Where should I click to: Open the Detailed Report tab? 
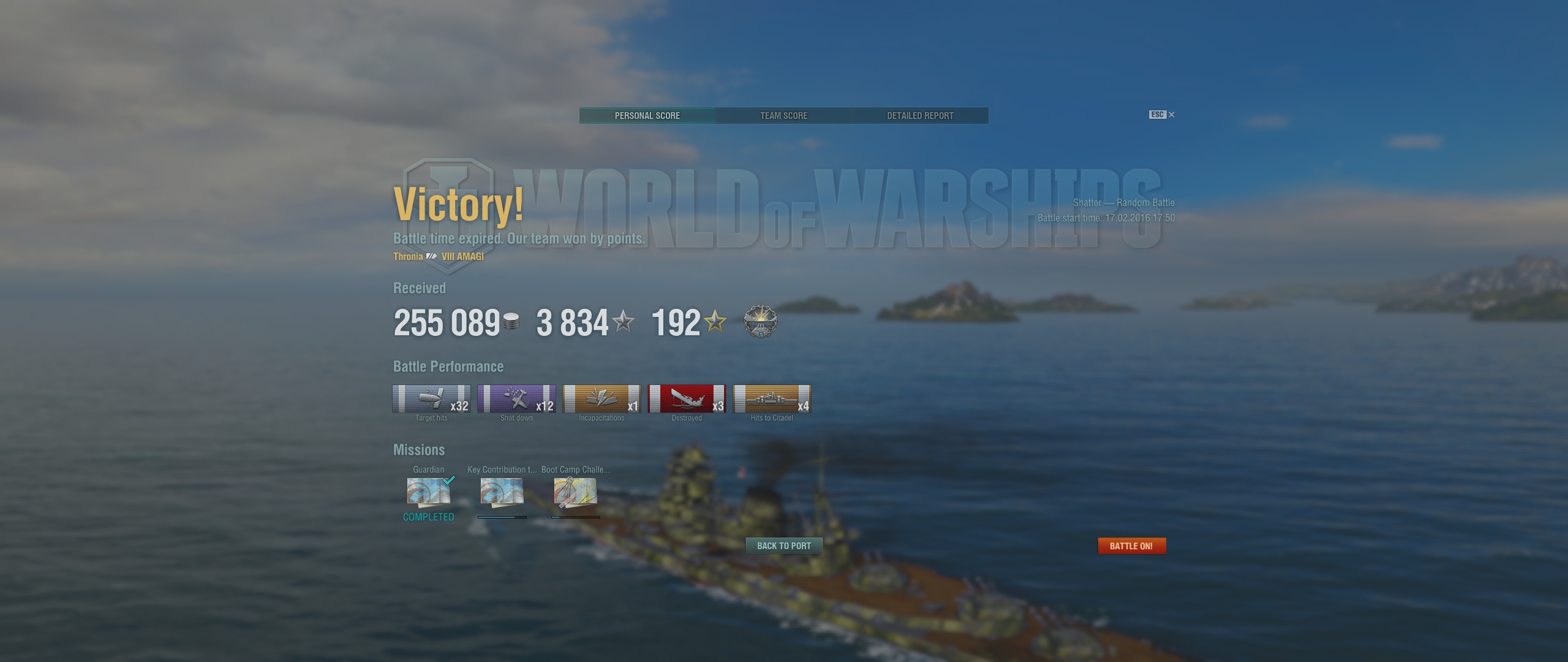coord(920,116)
